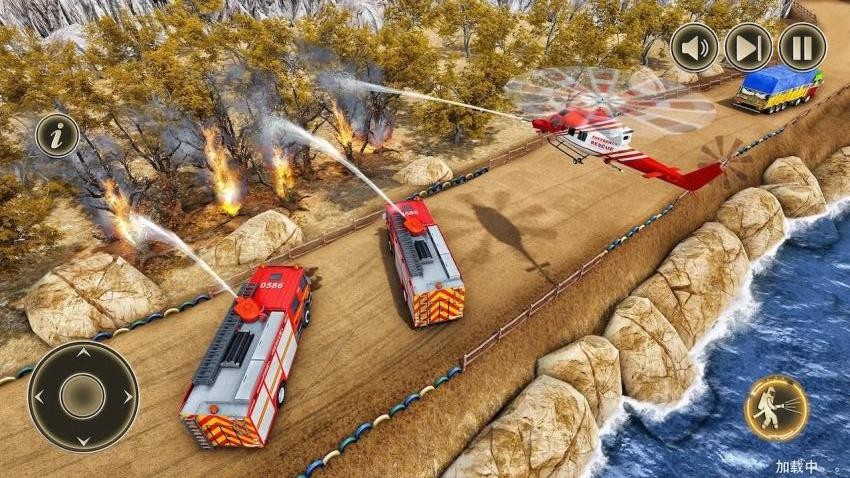Image resolution: width=850 pixels, height=478 pixels.
Task: Activate the firefighter water spray button
Action: click(776, 408)
